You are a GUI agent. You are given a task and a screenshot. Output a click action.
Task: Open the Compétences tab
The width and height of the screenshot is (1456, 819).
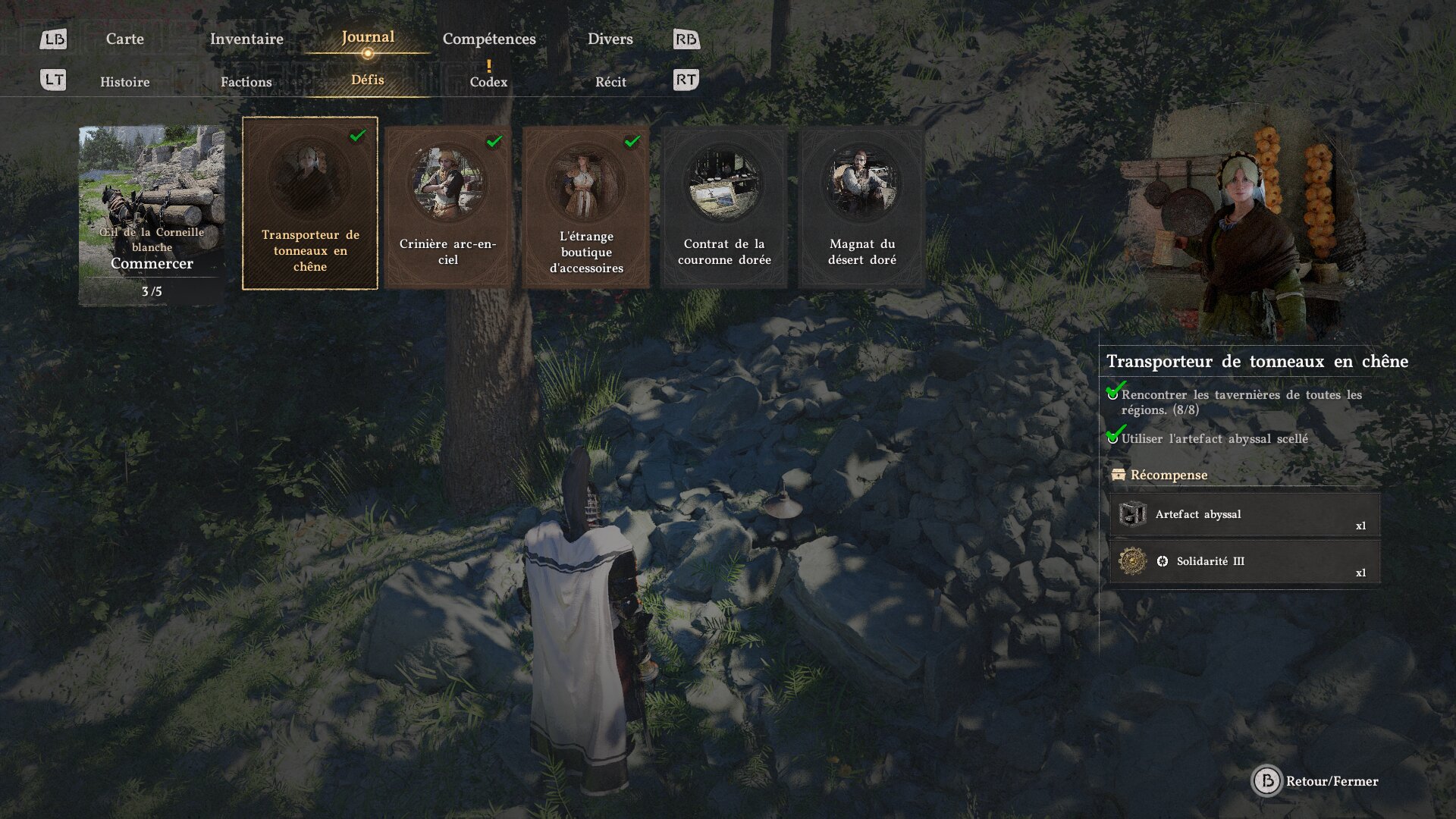tap(489, 39)
